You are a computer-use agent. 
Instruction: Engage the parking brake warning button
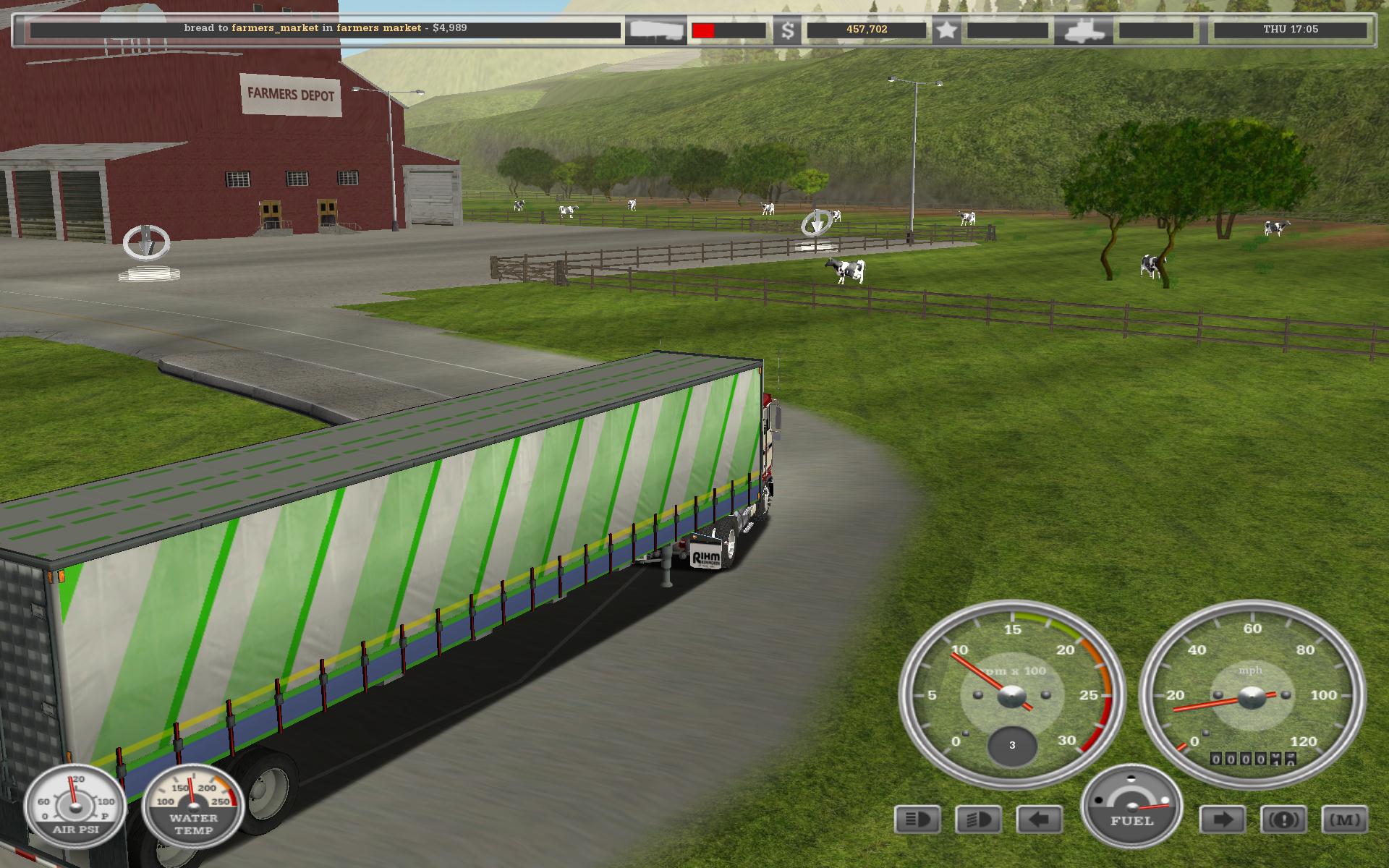(x=1283, y=820)
